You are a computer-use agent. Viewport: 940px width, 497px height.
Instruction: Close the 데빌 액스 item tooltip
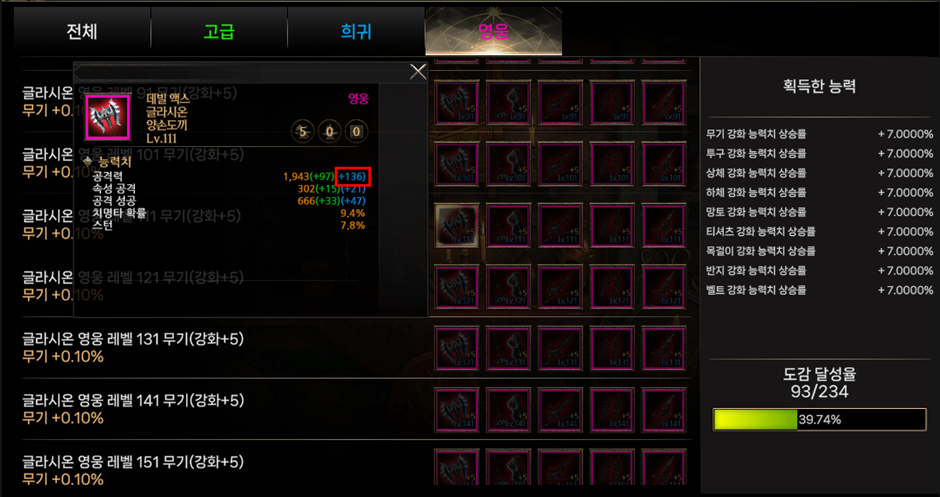click(418, 71)
